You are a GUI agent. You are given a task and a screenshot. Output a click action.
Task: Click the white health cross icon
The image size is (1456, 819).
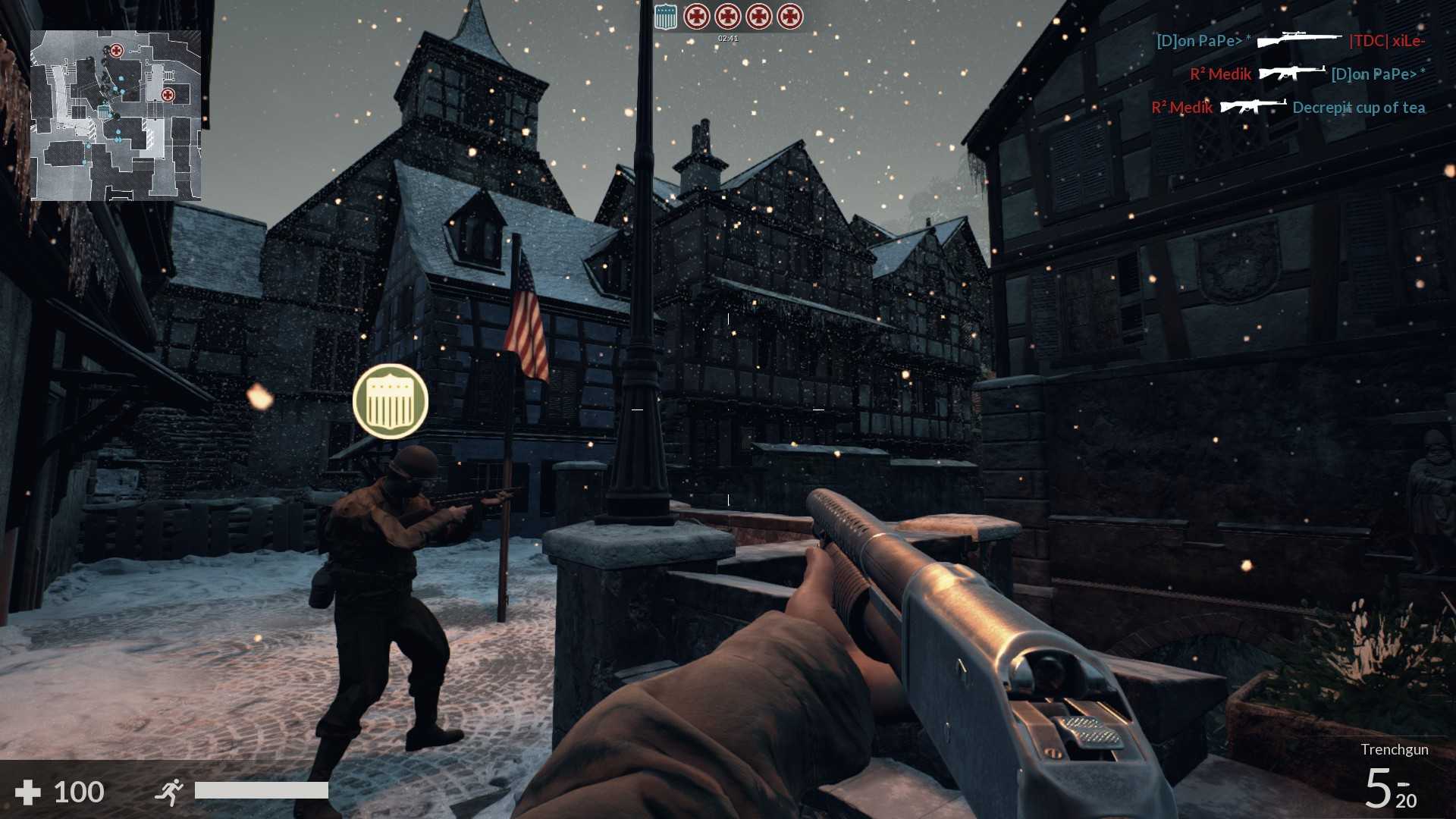coord(28,792)
